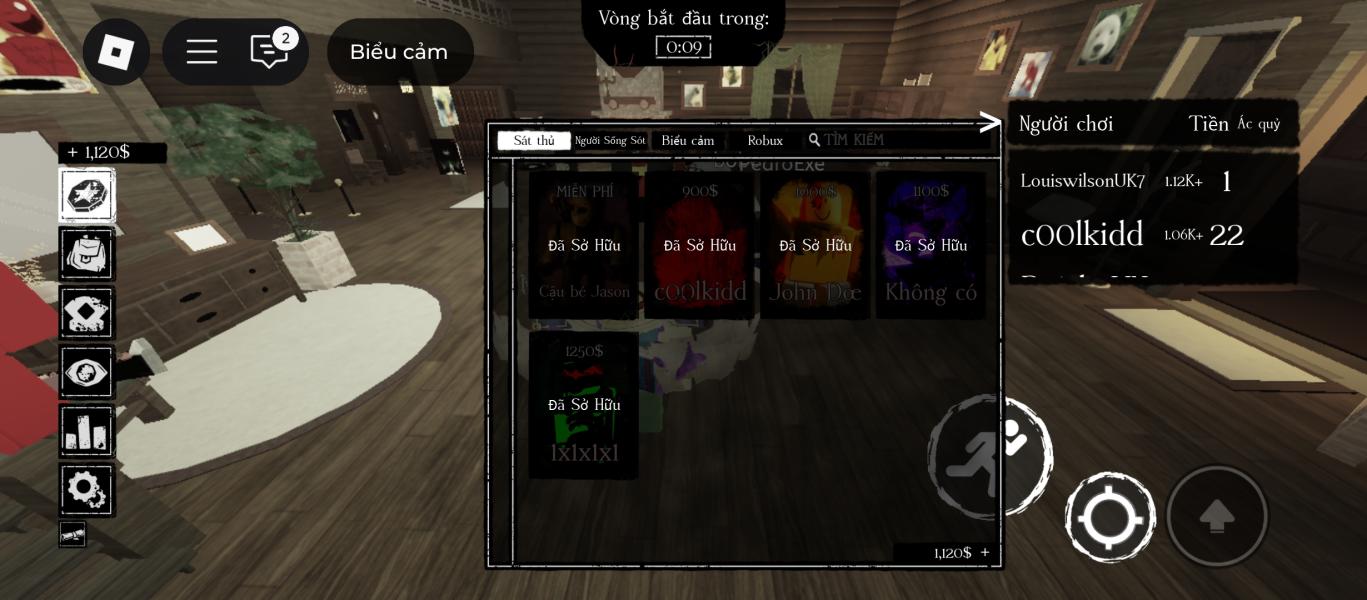The width and height of the screenshot is (1367, 600).
Task: Open the hamburger menu in the top bar
Action: pos(202,52)
